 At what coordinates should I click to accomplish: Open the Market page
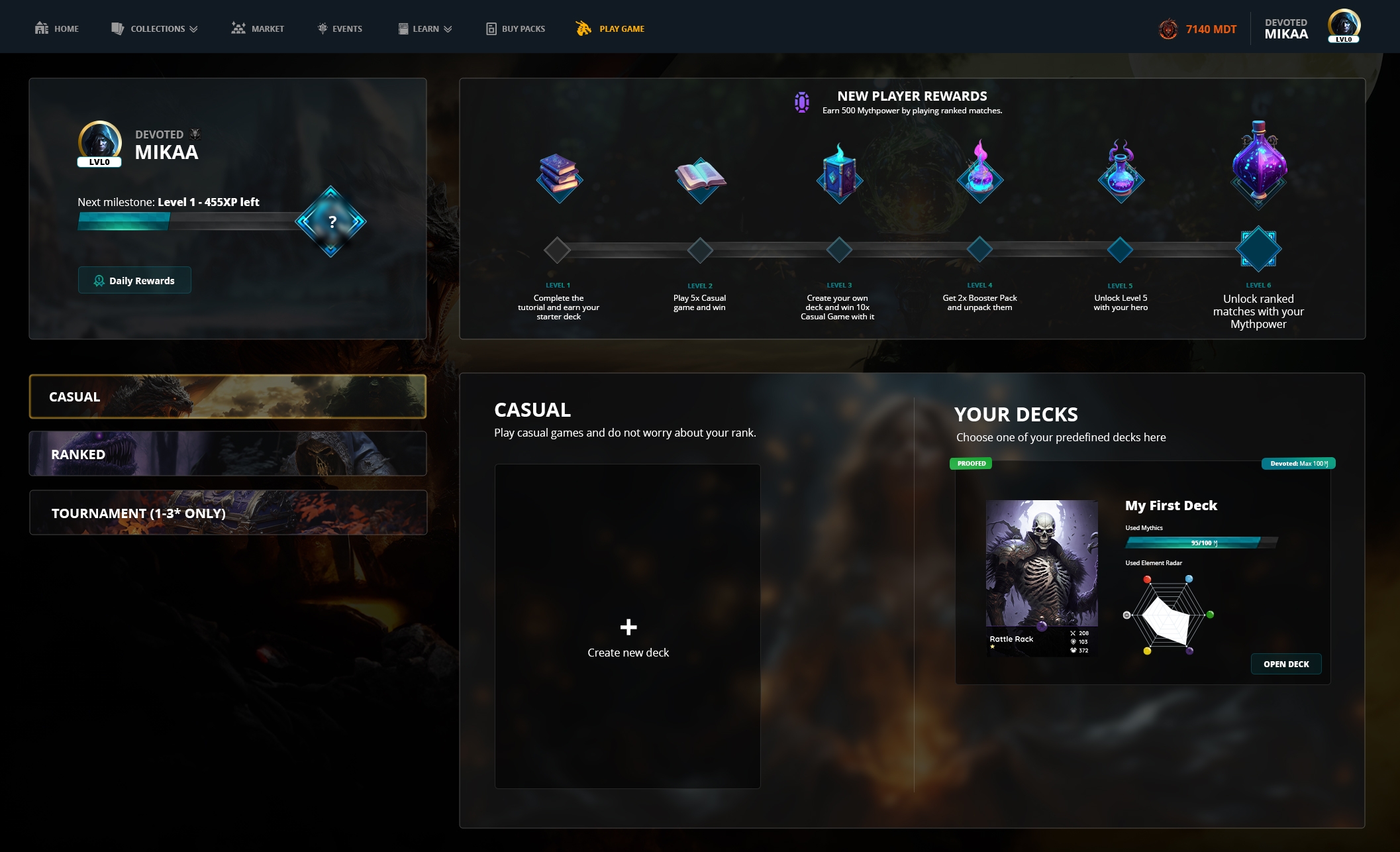click(x=258, y=28)
